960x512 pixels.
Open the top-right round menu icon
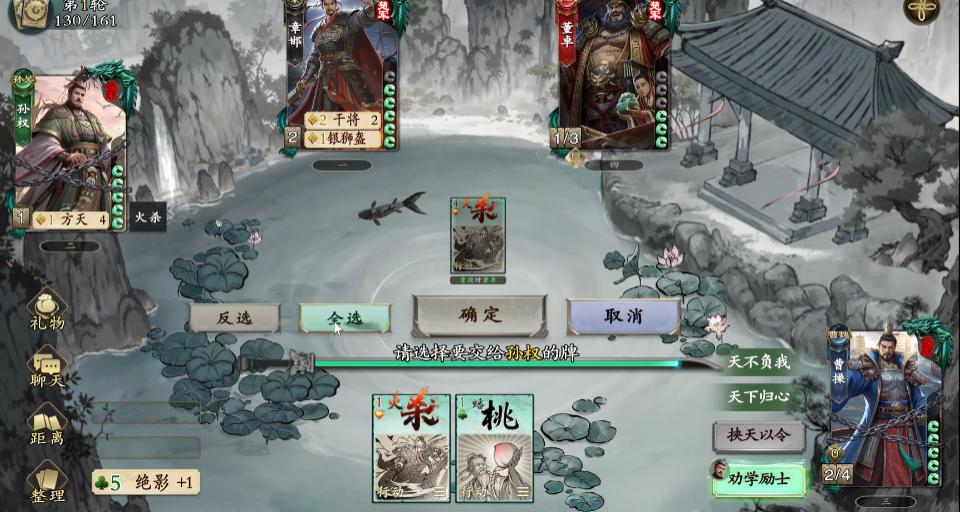[921, 10]
